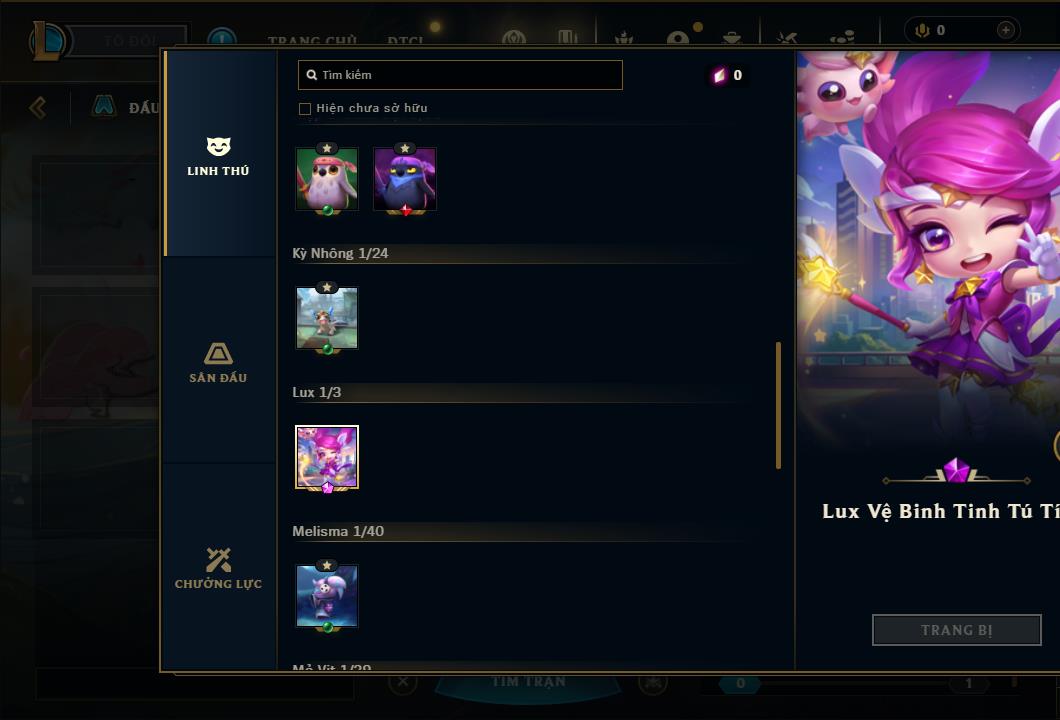Screen dimensions: 1060x720
Task: Select the Melisma little legend thumbnail
Action: 327,596
